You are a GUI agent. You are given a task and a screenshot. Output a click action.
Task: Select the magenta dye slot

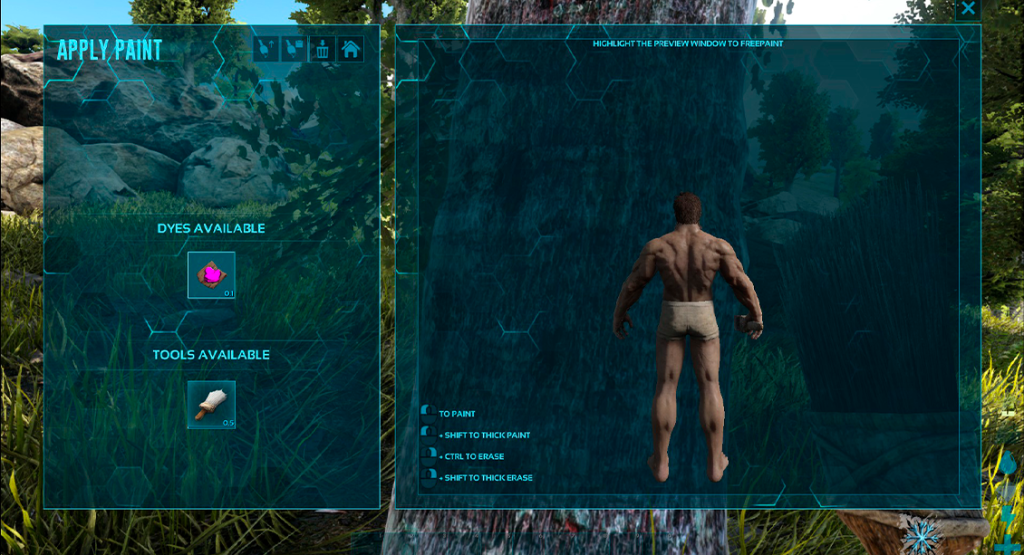click(x=211, y=275)
